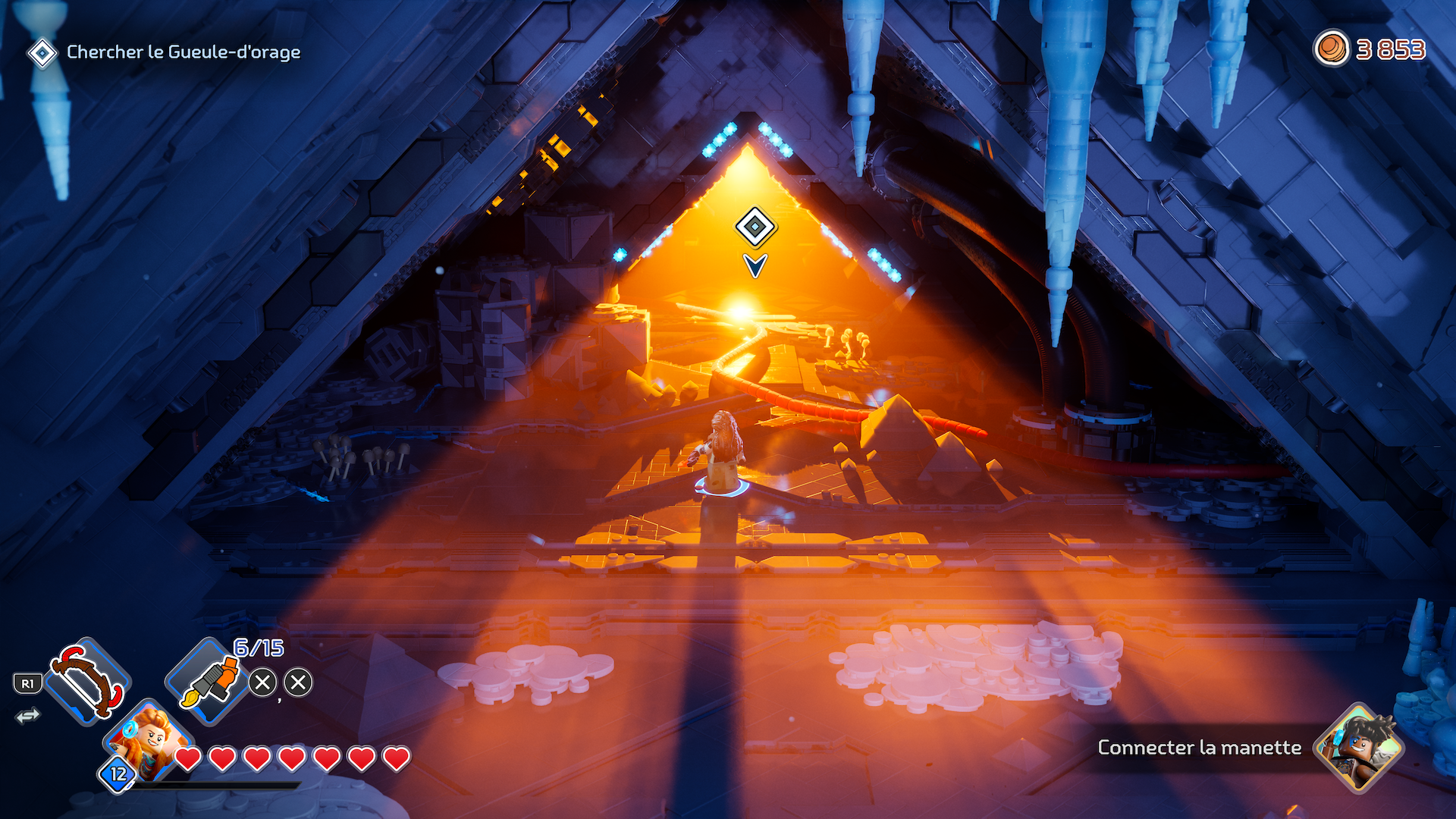
Task: Click the stud currency icon
Action: tap(1331, 49)
